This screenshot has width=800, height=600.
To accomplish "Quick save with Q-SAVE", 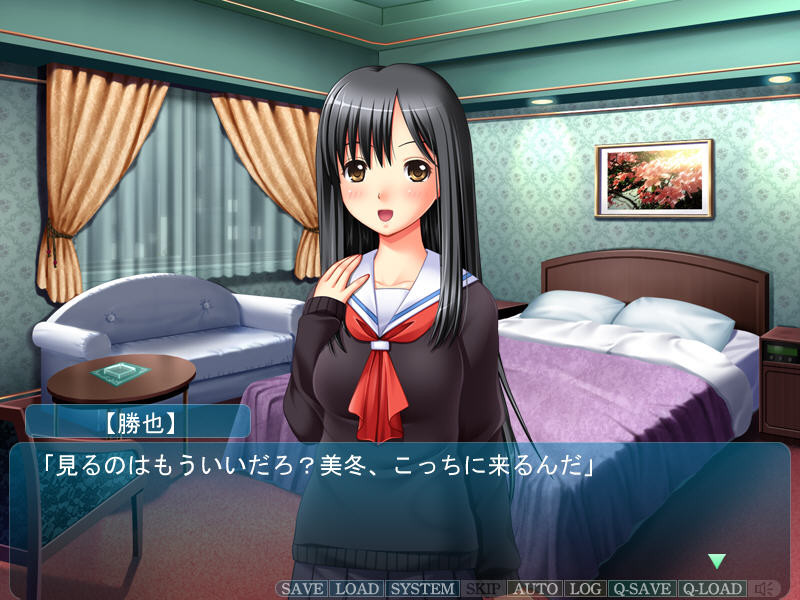I will coord(642,589).
